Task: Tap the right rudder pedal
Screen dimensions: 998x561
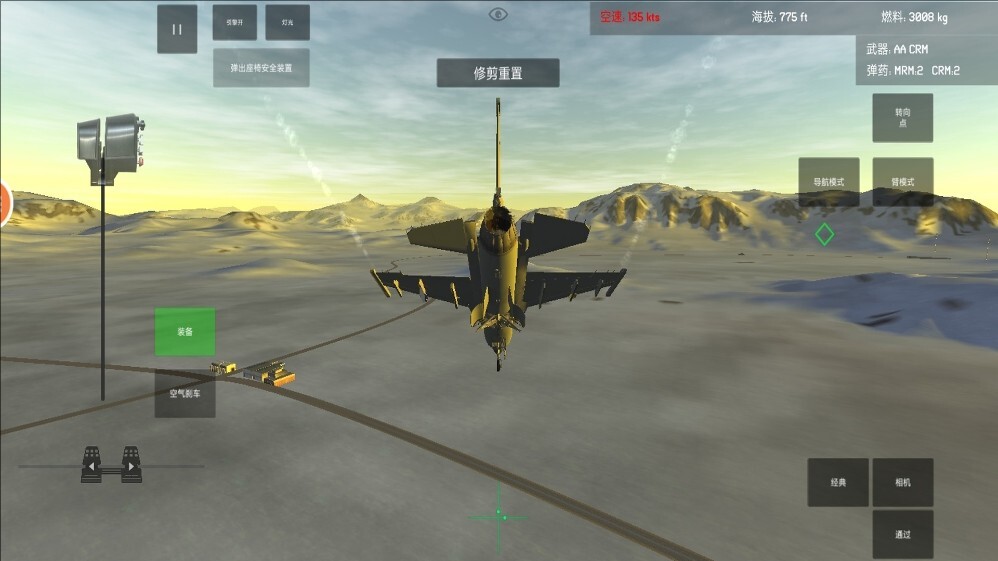Action: click(x=131, y=465)
